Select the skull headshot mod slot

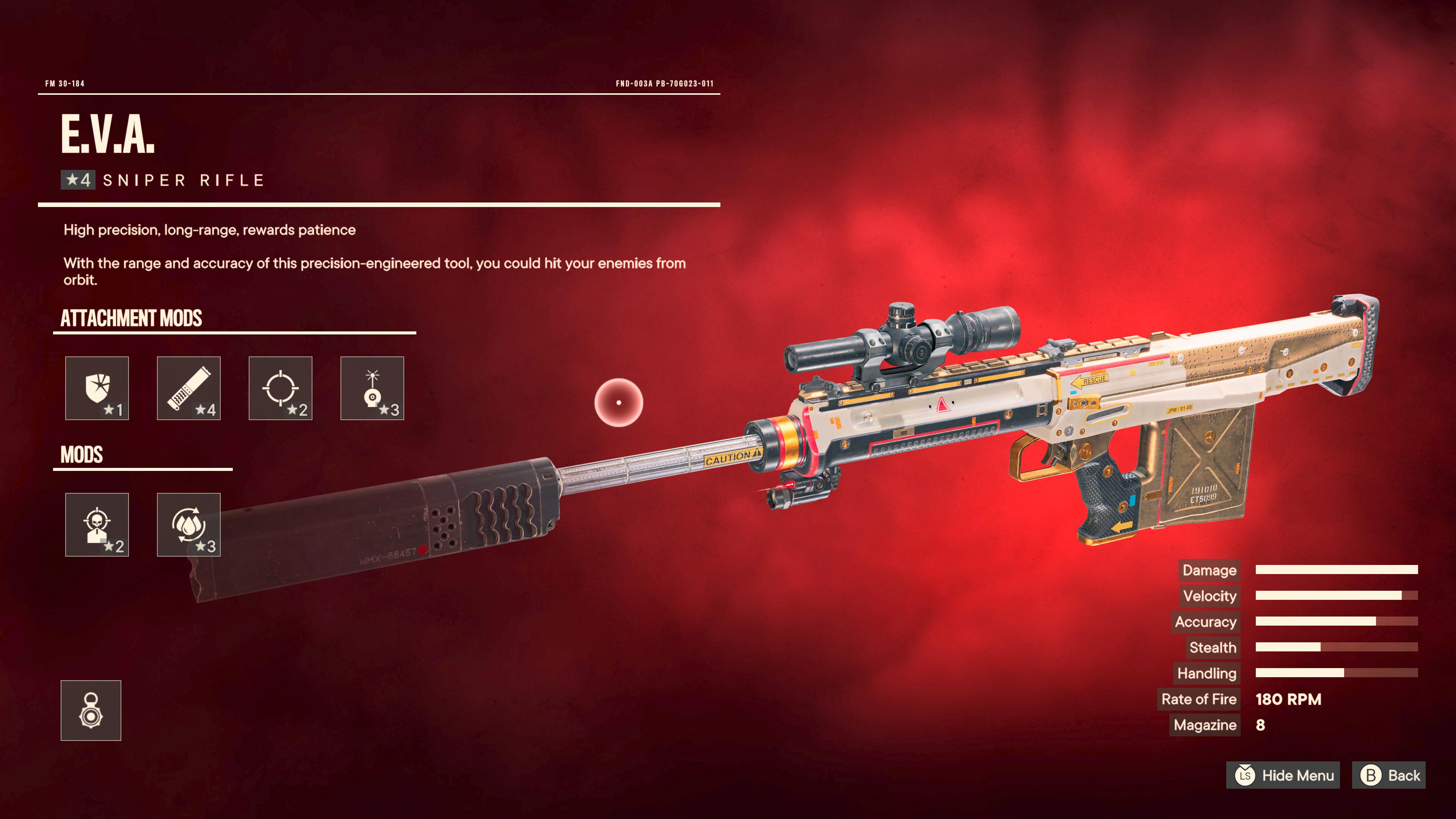(x=97, y=524)
